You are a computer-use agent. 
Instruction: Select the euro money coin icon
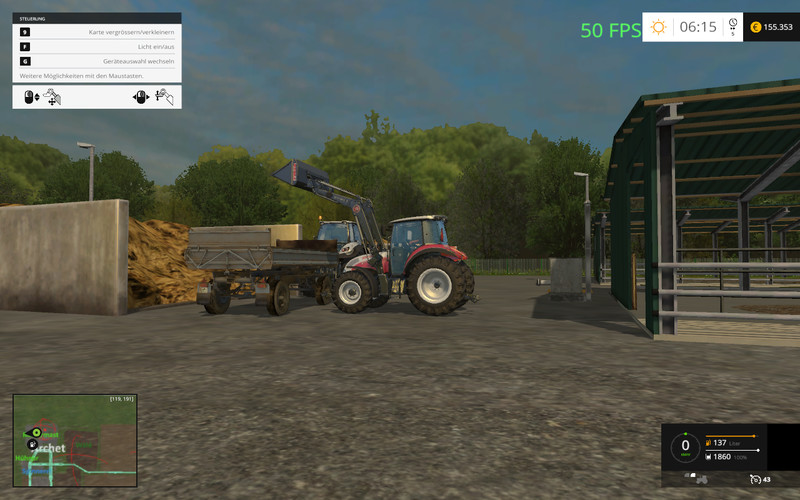click(x=755, y=27)
